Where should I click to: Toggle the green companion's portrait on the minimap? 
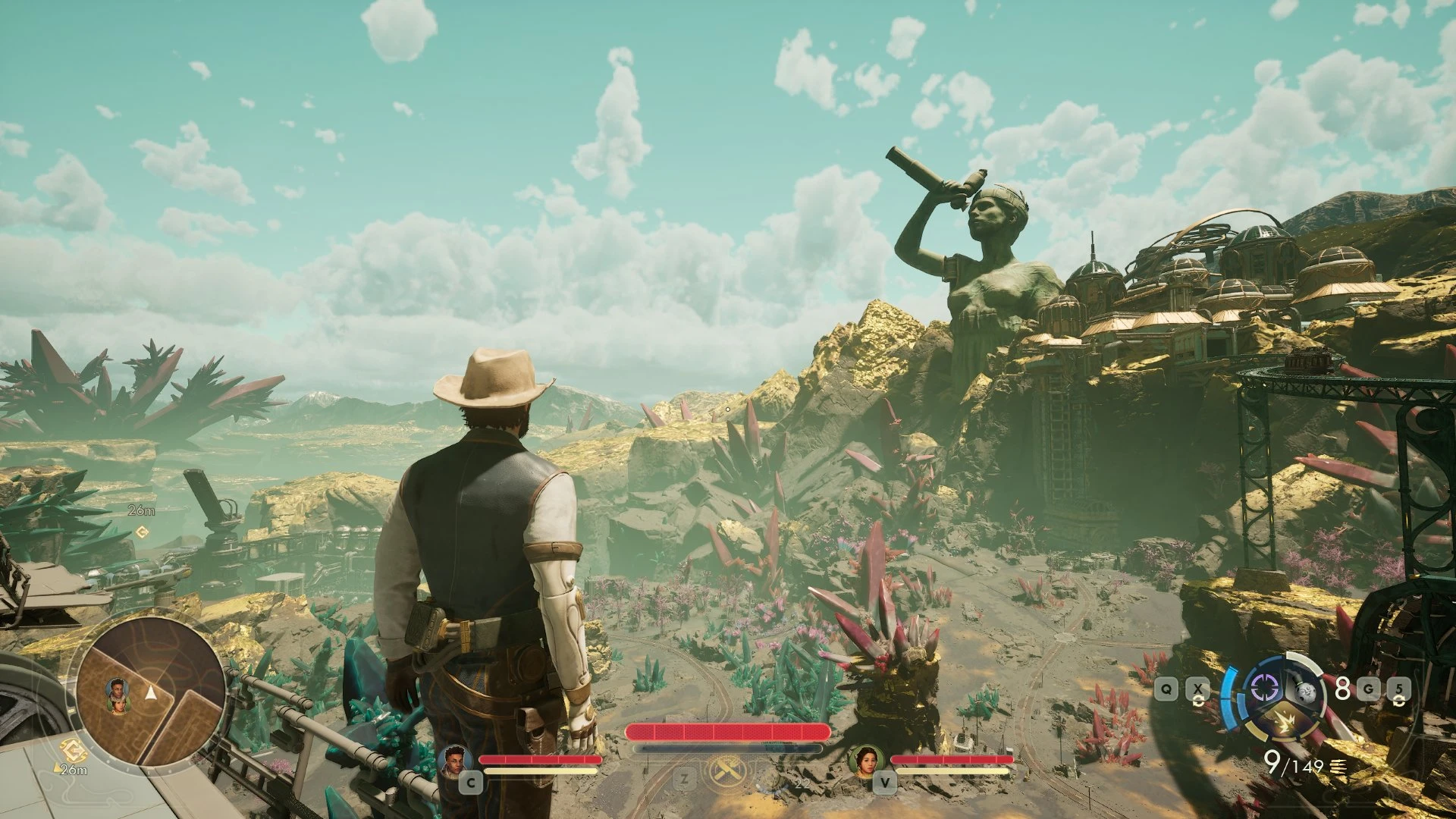click(119, 707)
